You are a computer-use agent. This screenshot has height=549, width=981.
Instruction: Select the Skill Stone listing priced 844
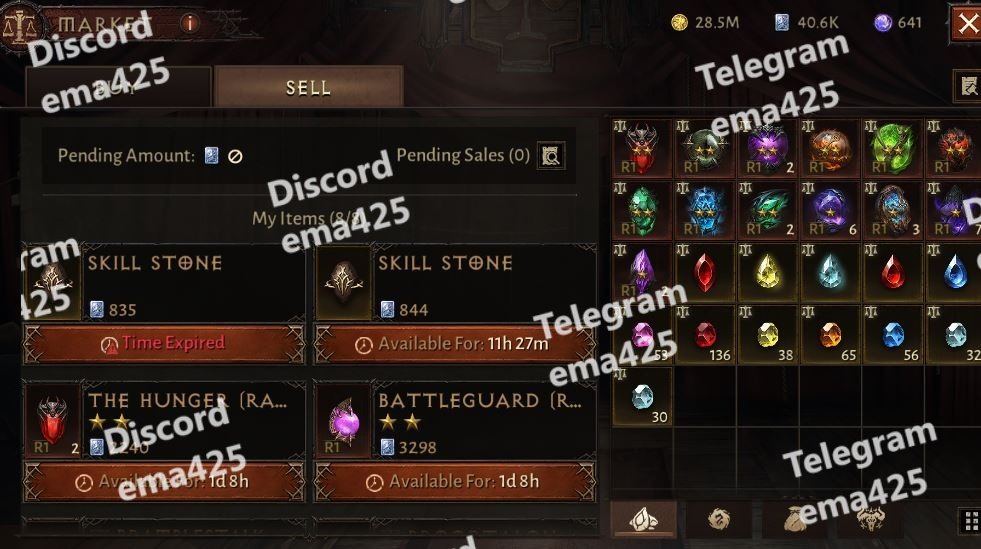(x=455, y=284)
